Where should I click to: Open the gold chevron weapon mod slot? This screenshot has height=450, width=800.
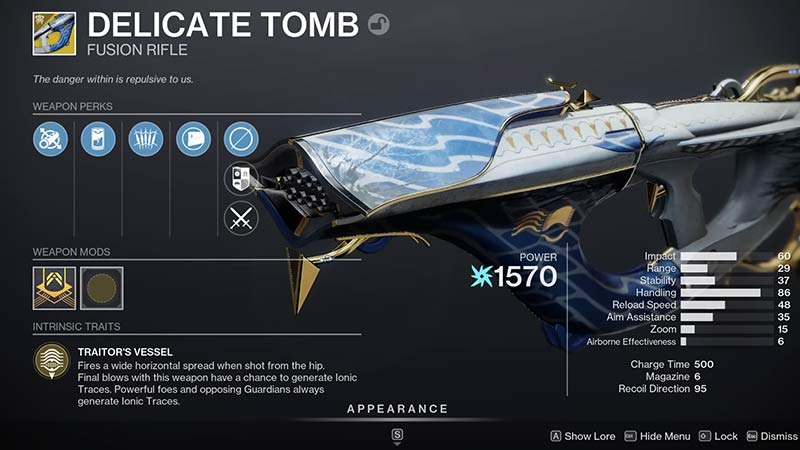pos(53,285)
